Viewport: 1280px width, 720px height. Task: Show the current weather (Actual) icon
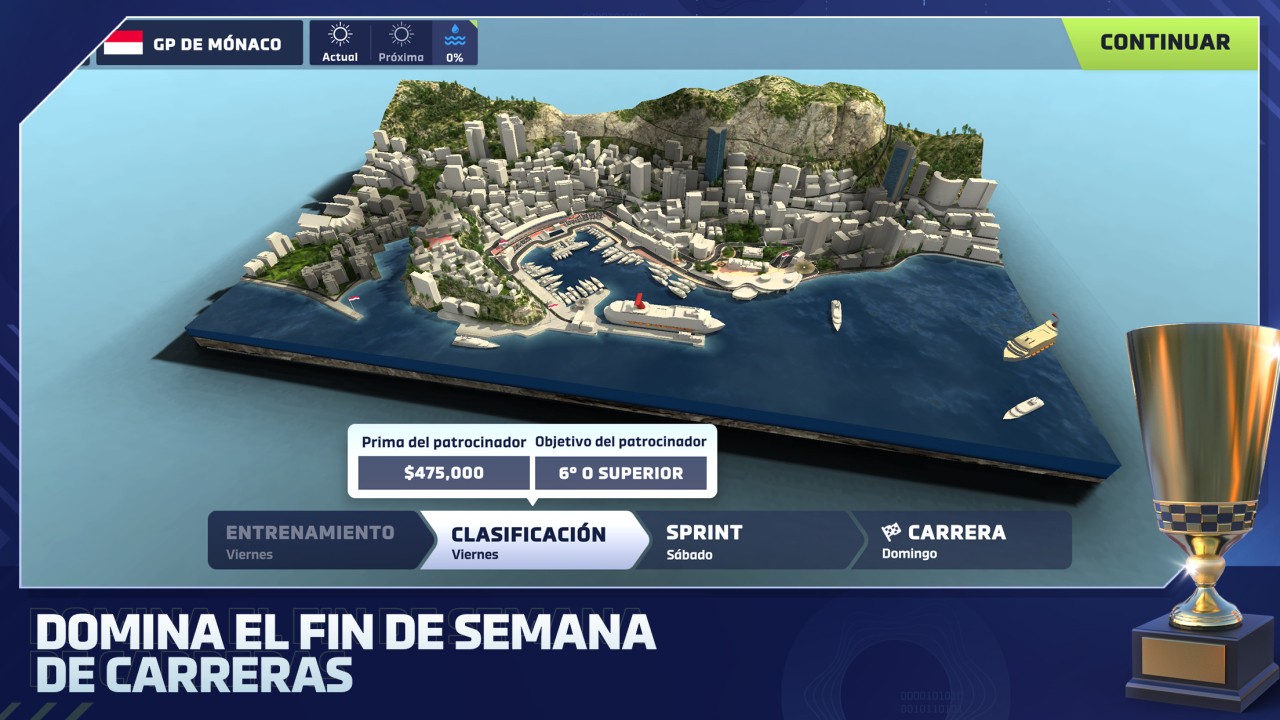(x=340, y=43)
